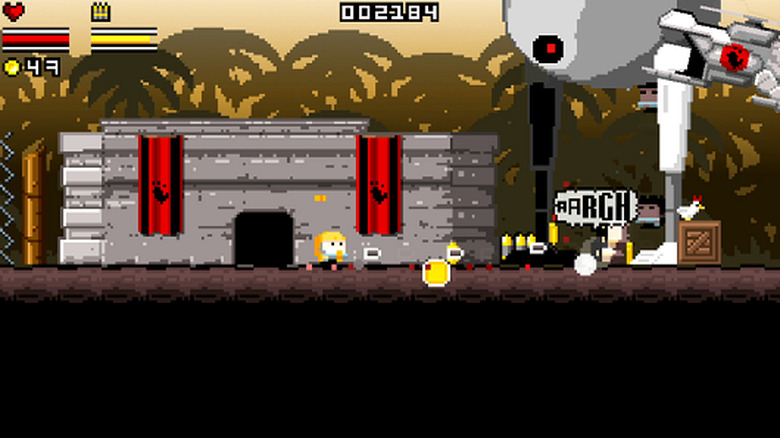Click the red heart health icon
The width and height of the screenshot is (780, 438).
(14, 13)
